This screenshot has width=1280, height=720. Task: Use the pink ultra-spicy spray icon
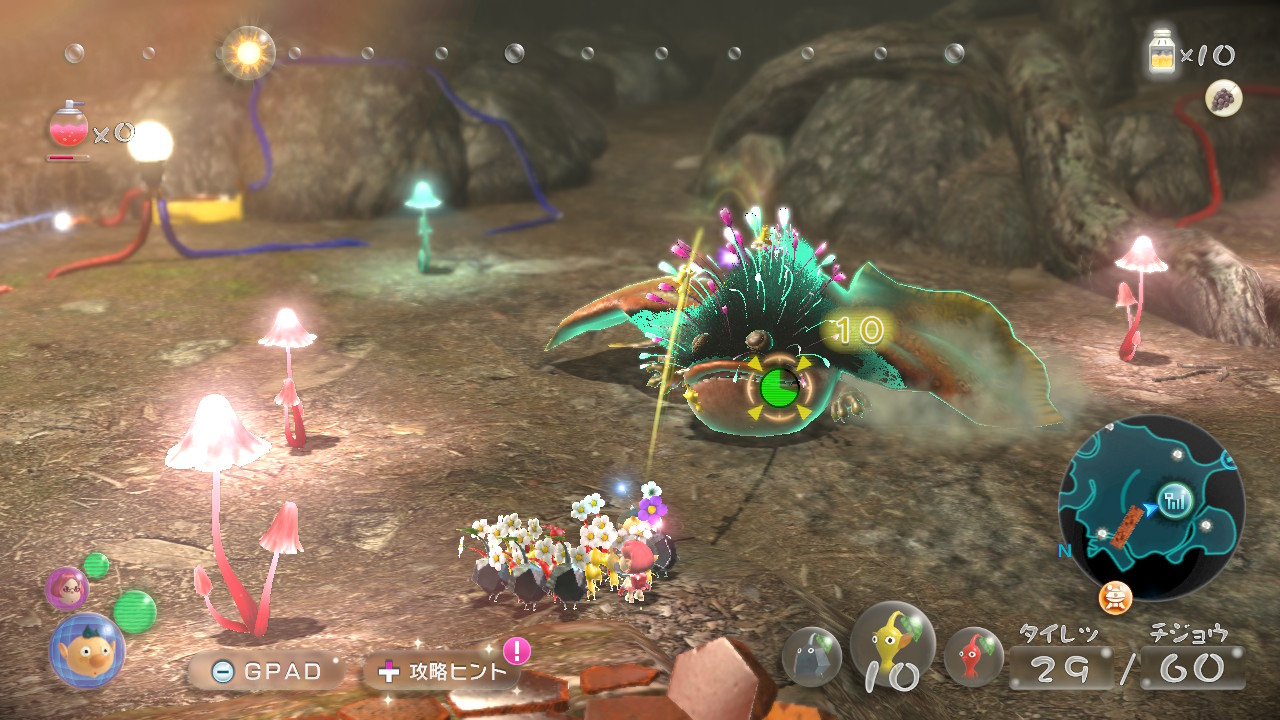[x=68, y=127]
